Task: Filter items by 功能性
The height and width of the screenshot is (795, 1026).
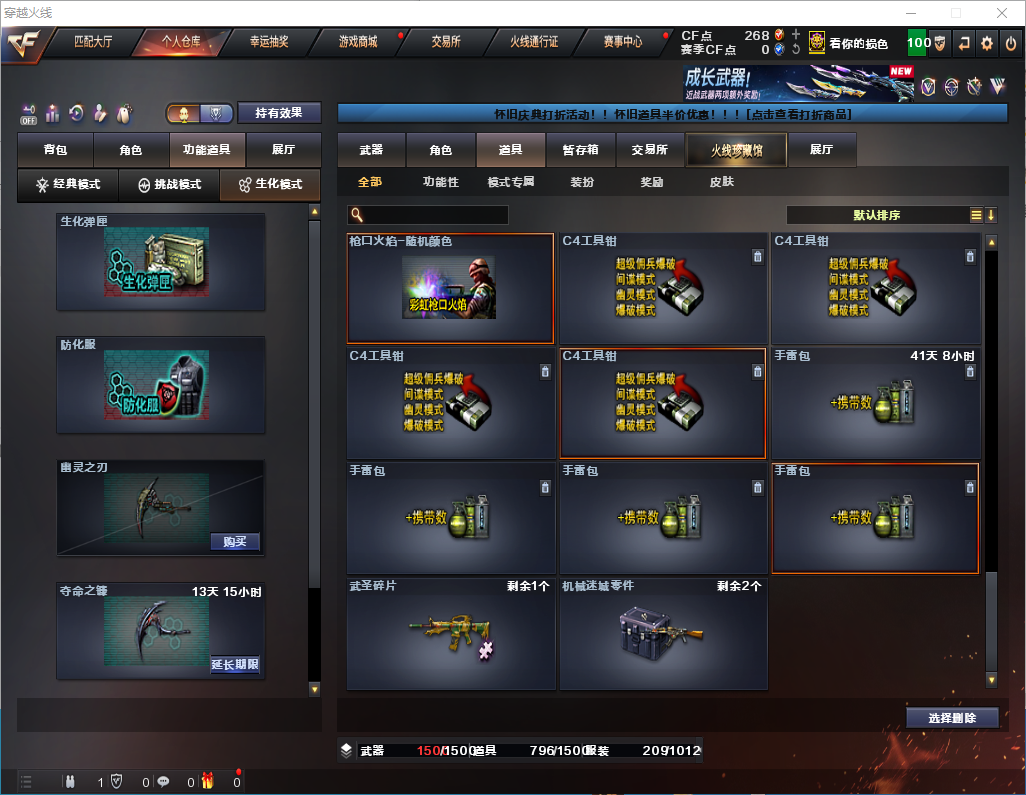Action: 440,182
